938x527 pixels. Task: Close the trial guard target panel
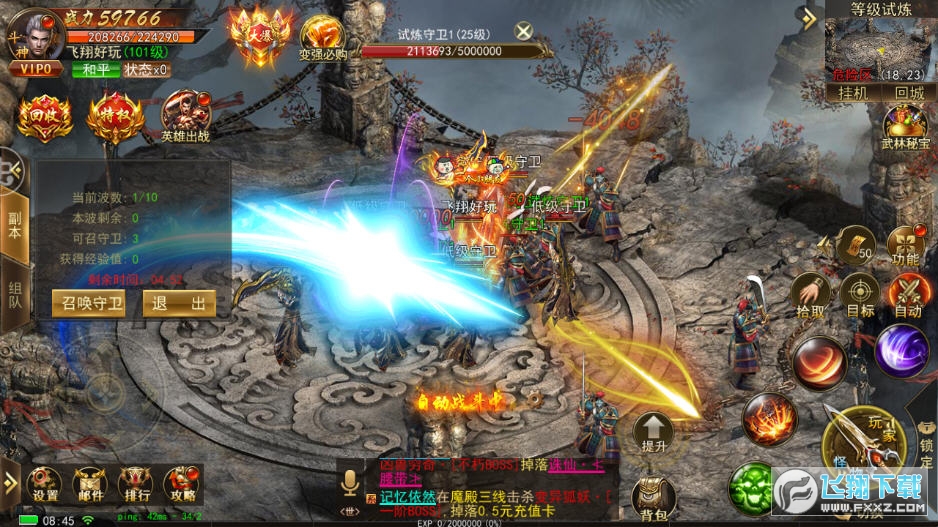[524, 30]
